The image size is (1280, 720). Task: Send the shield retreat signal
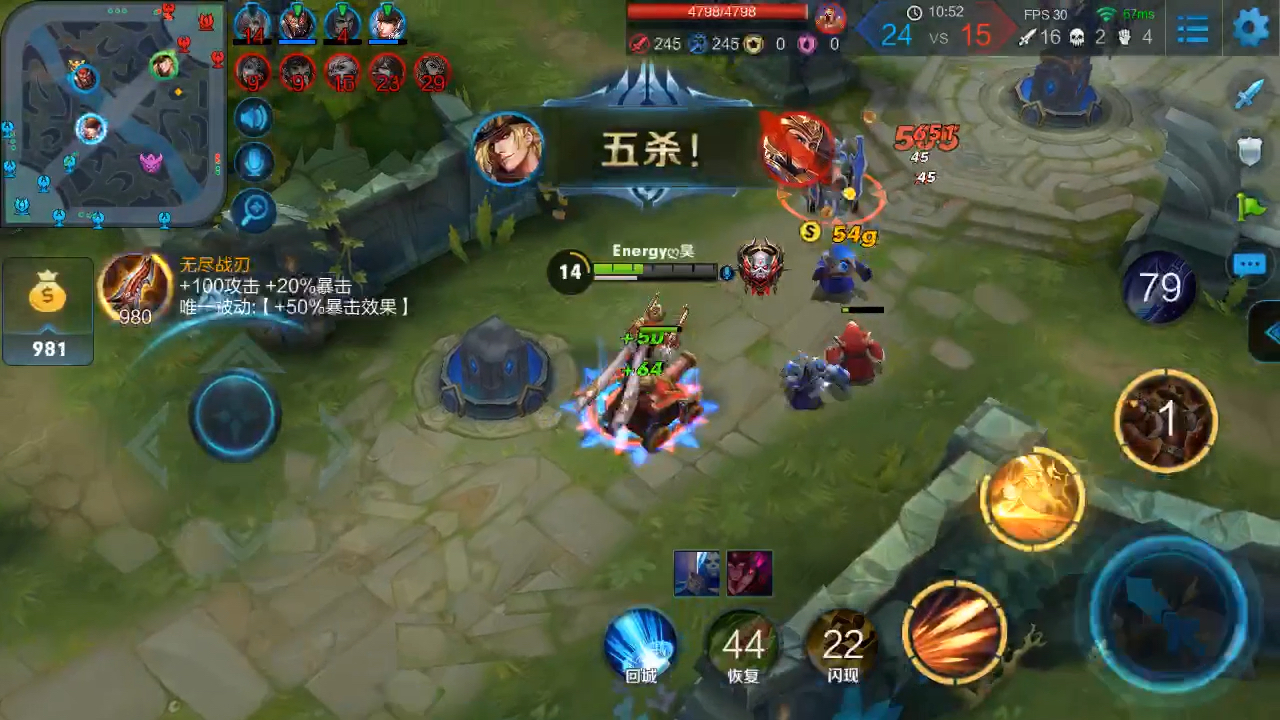pos(1250,151)
